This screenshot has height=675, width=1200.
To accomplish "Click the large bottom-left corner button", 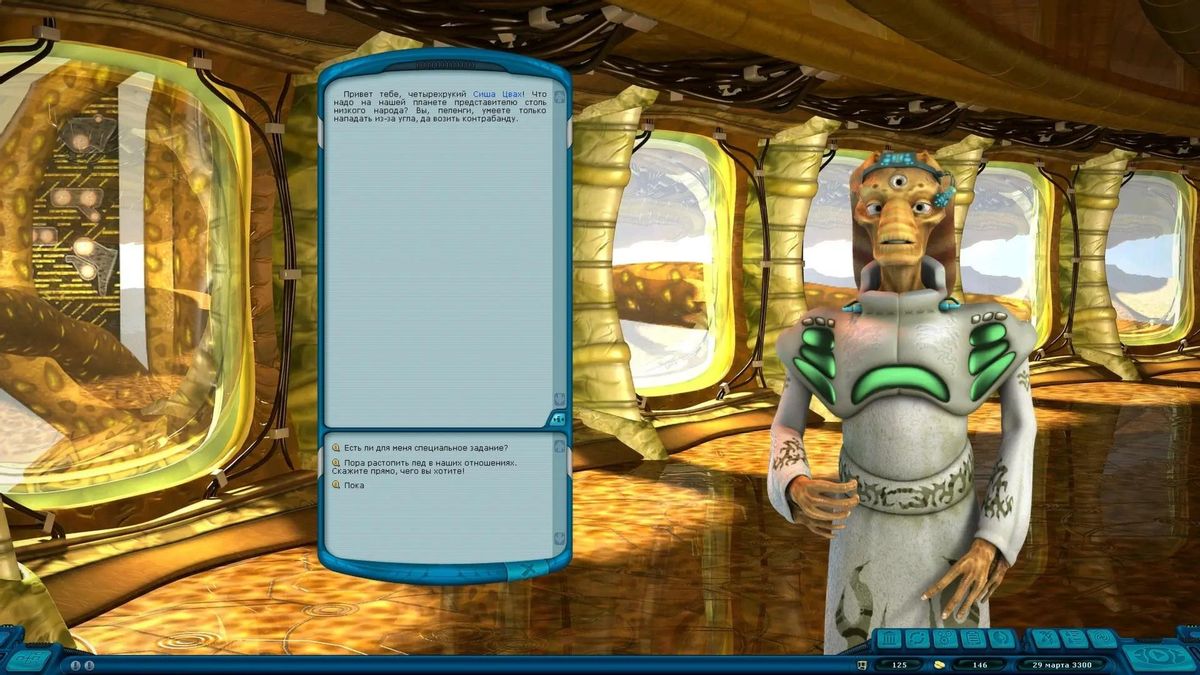I will (30, 658).
